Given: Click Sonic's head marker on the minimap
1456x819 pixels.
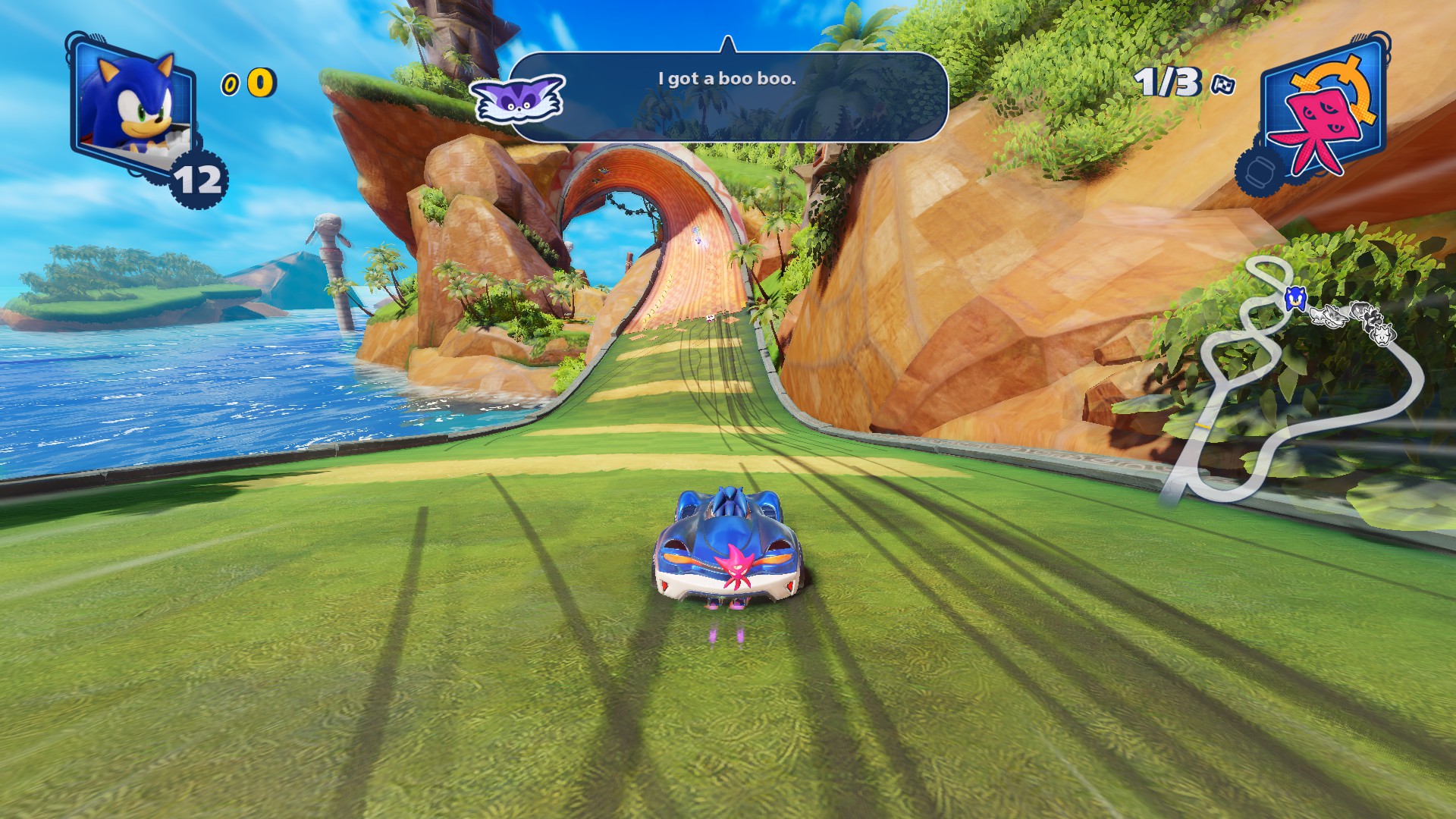Looking at the screenshot, I should 1294,298.
